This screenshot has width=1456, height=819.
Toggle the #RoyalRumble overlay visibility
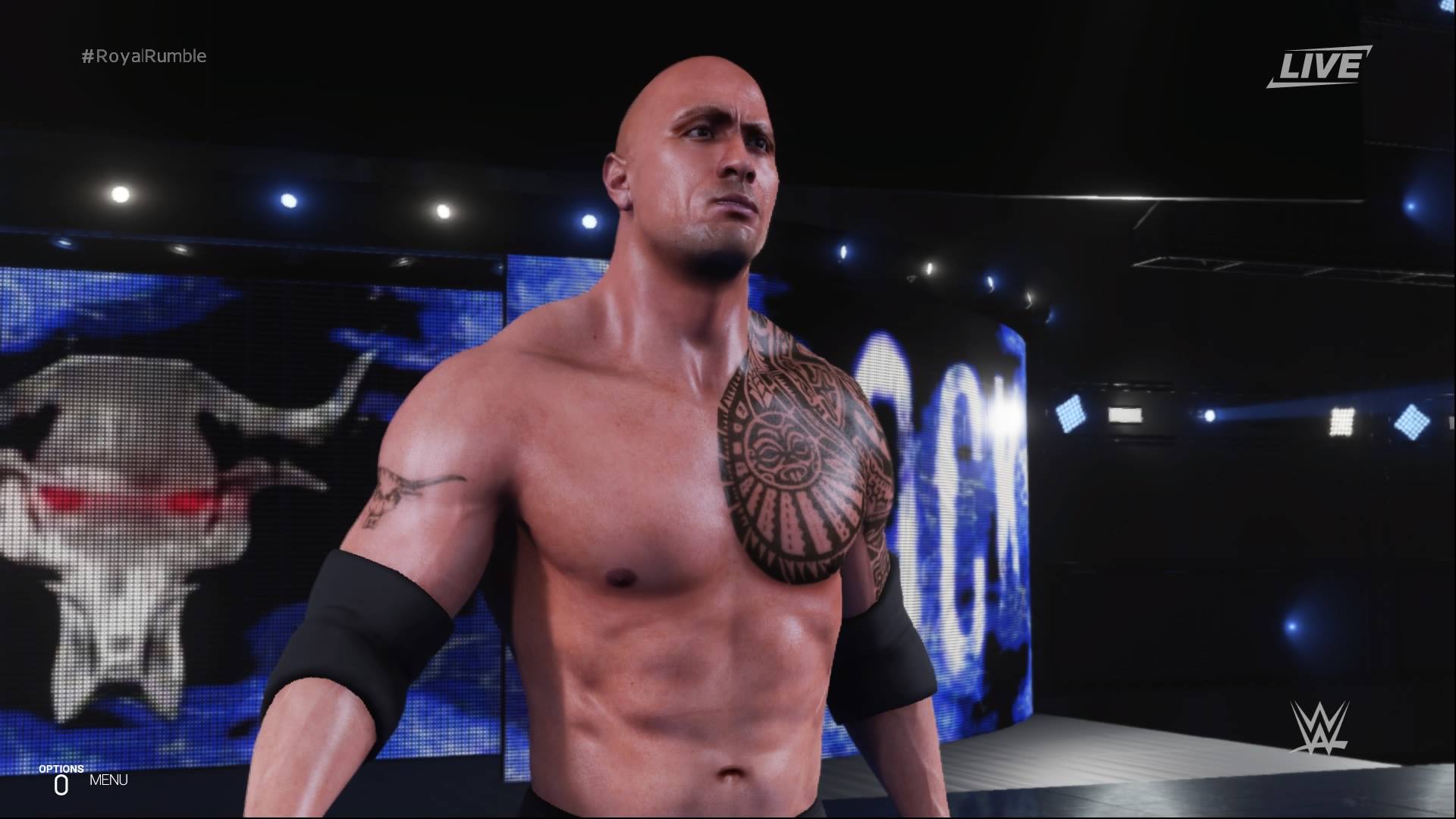tap(144, 55)
